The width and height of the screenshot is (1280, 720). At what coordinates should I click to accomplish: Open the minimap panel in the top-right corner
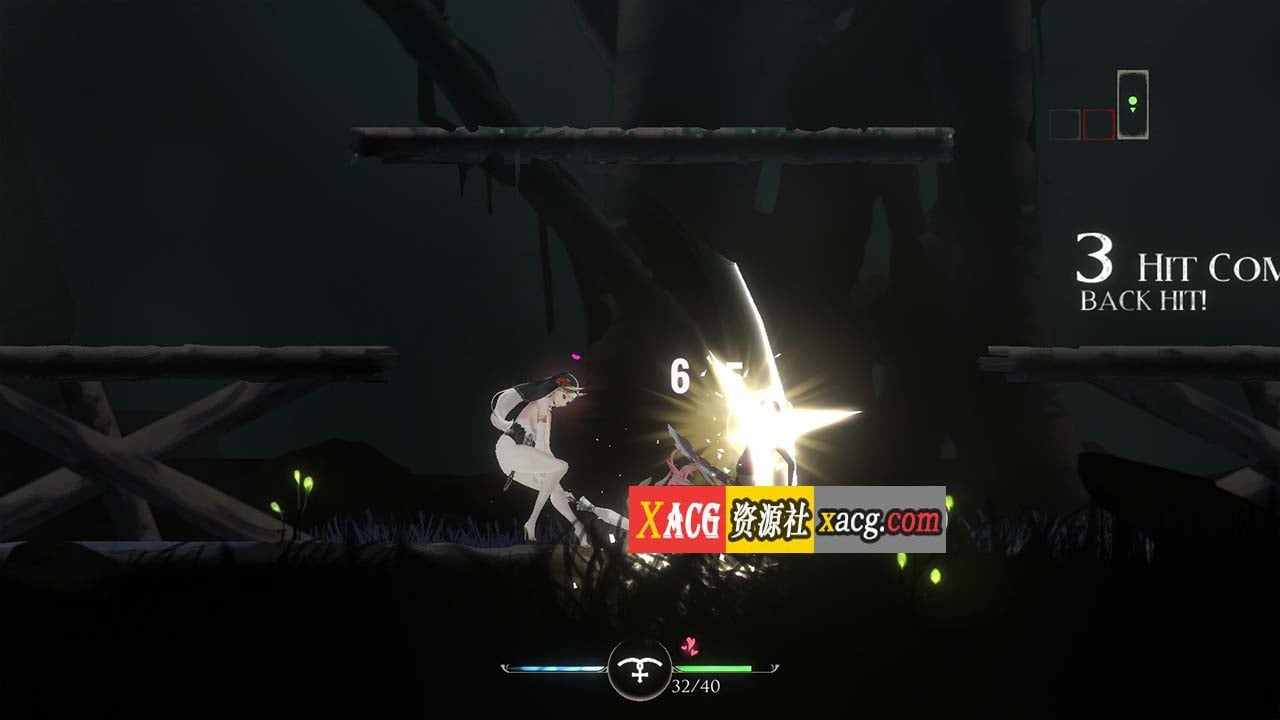1133,104
